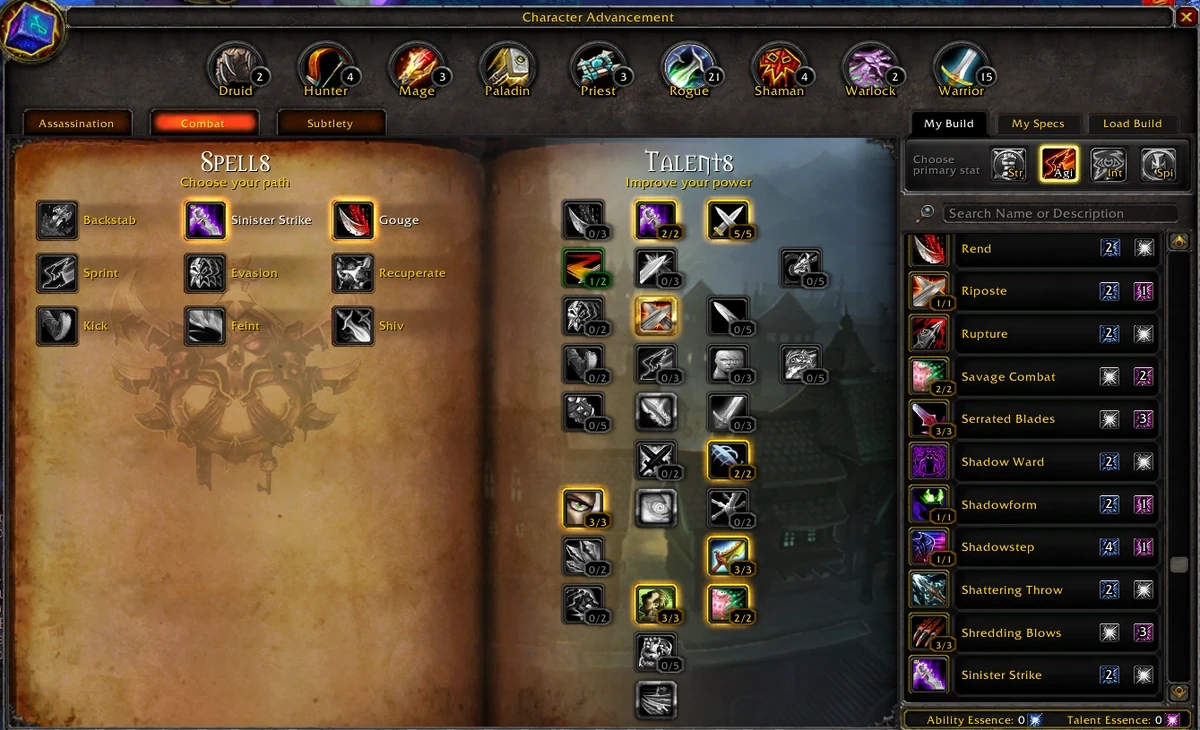Choose Strength as primary stat

1009,165
